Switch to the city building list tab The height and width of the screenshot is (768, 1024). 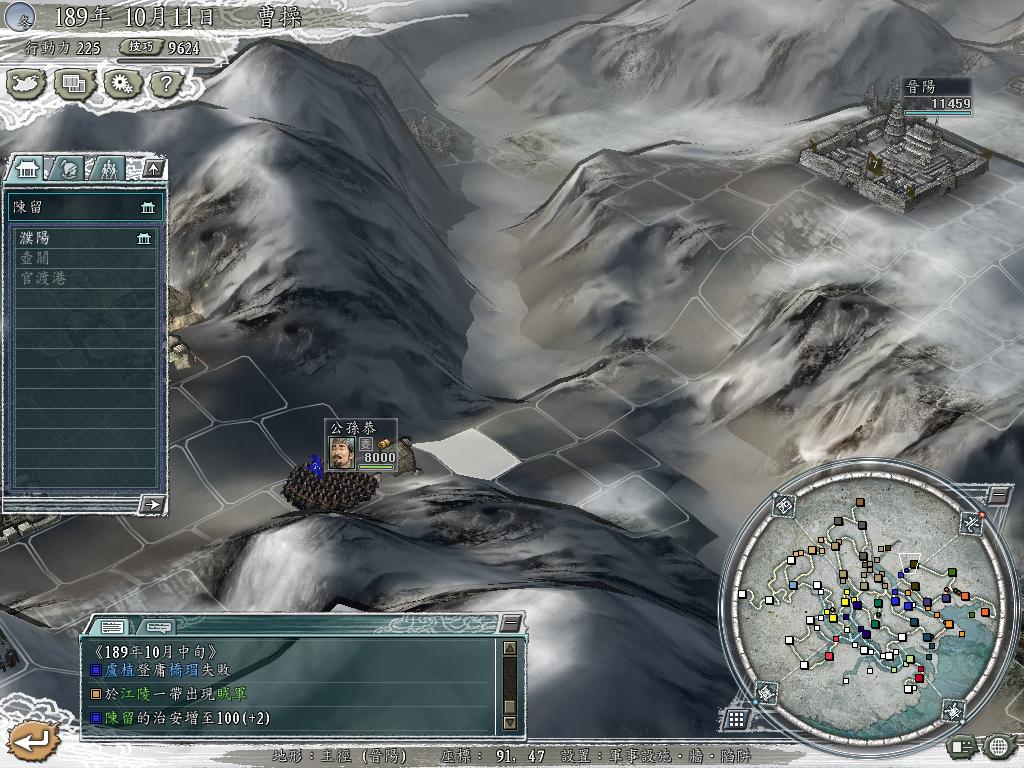point(27,169)
